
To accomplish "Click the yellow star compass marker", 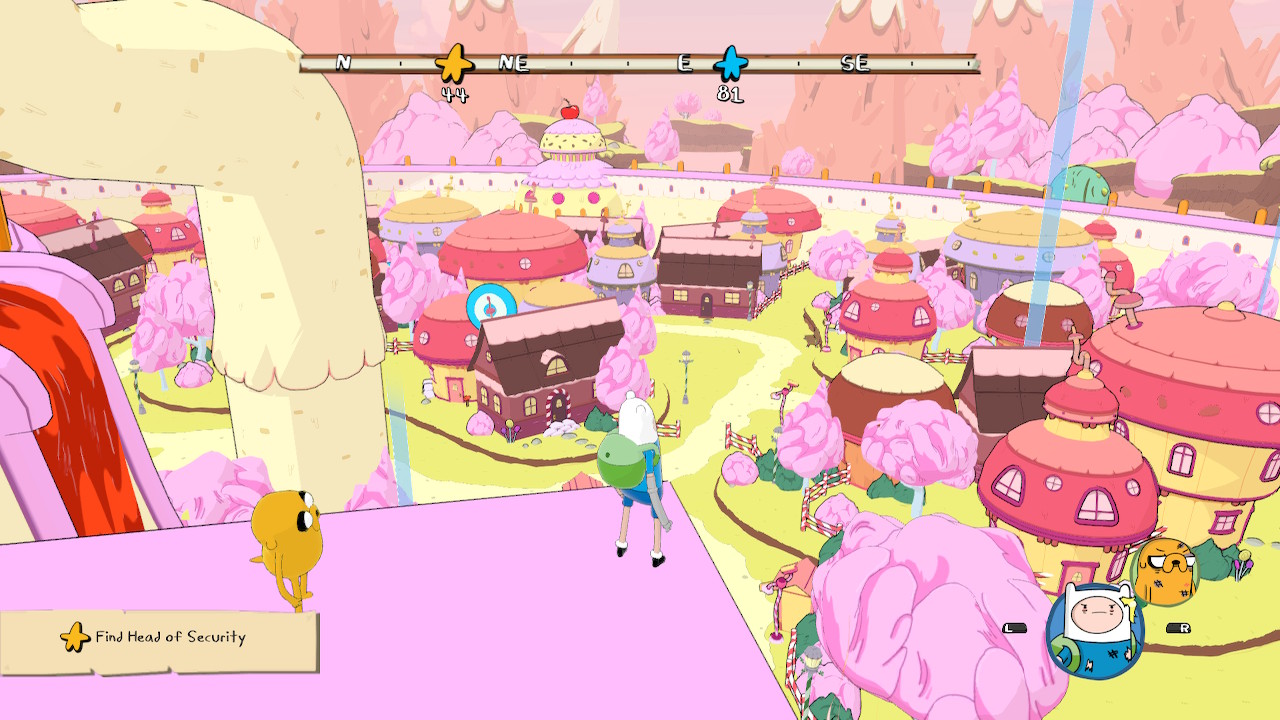I will click(454, 63).
